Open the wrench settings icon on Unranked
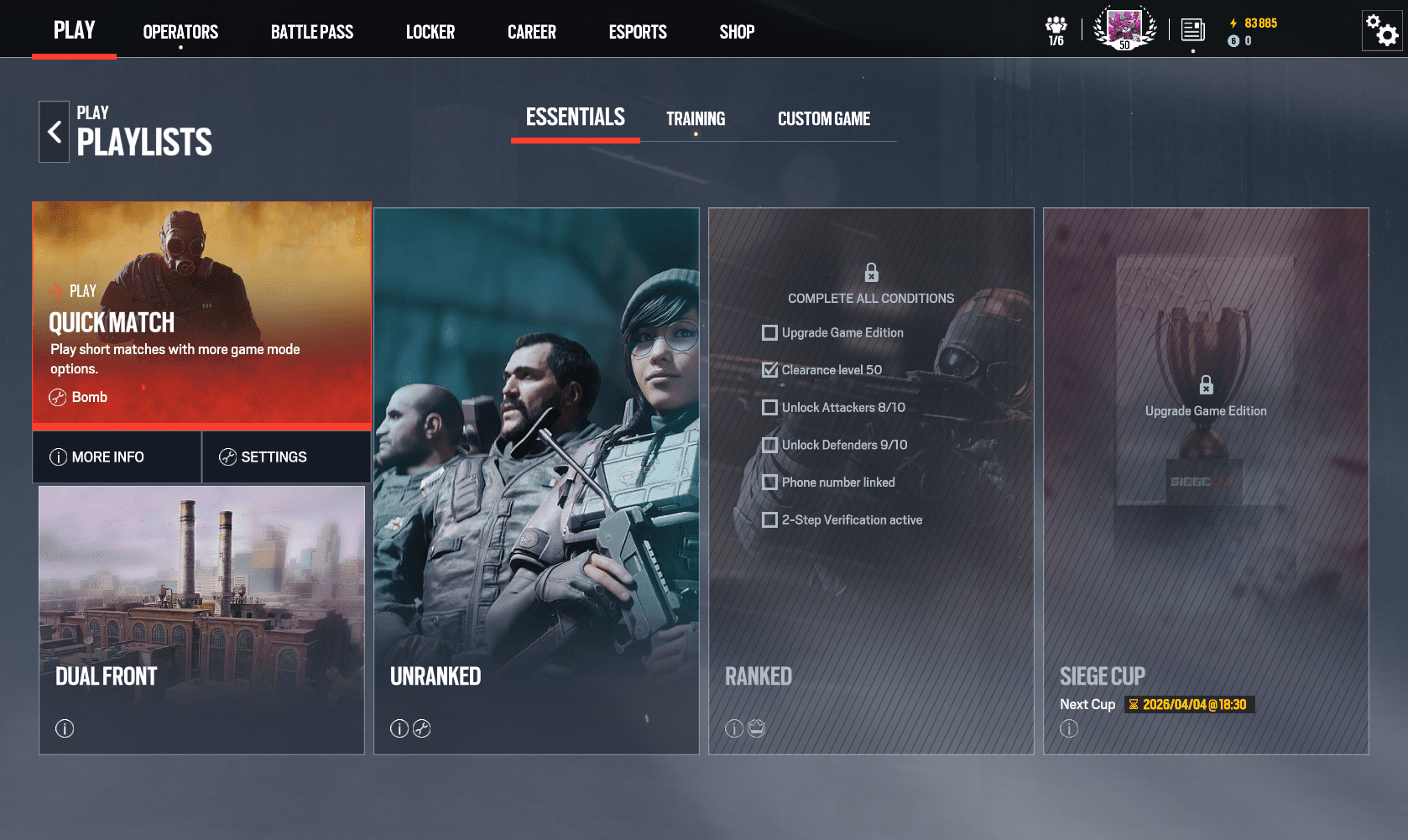The image size is (1408, 840). (423, 728)
